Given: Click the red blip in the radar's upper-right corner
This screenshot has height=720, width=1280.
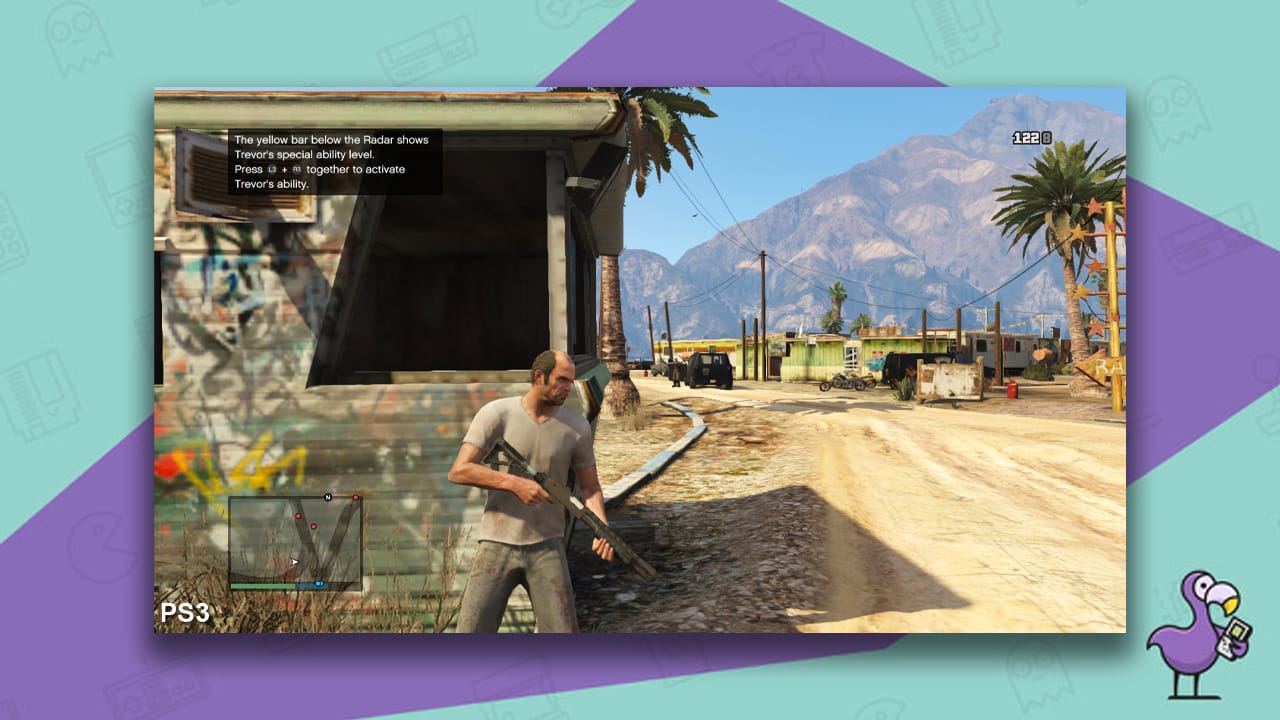Looking at the screenshot, I should tap(356, 497).
